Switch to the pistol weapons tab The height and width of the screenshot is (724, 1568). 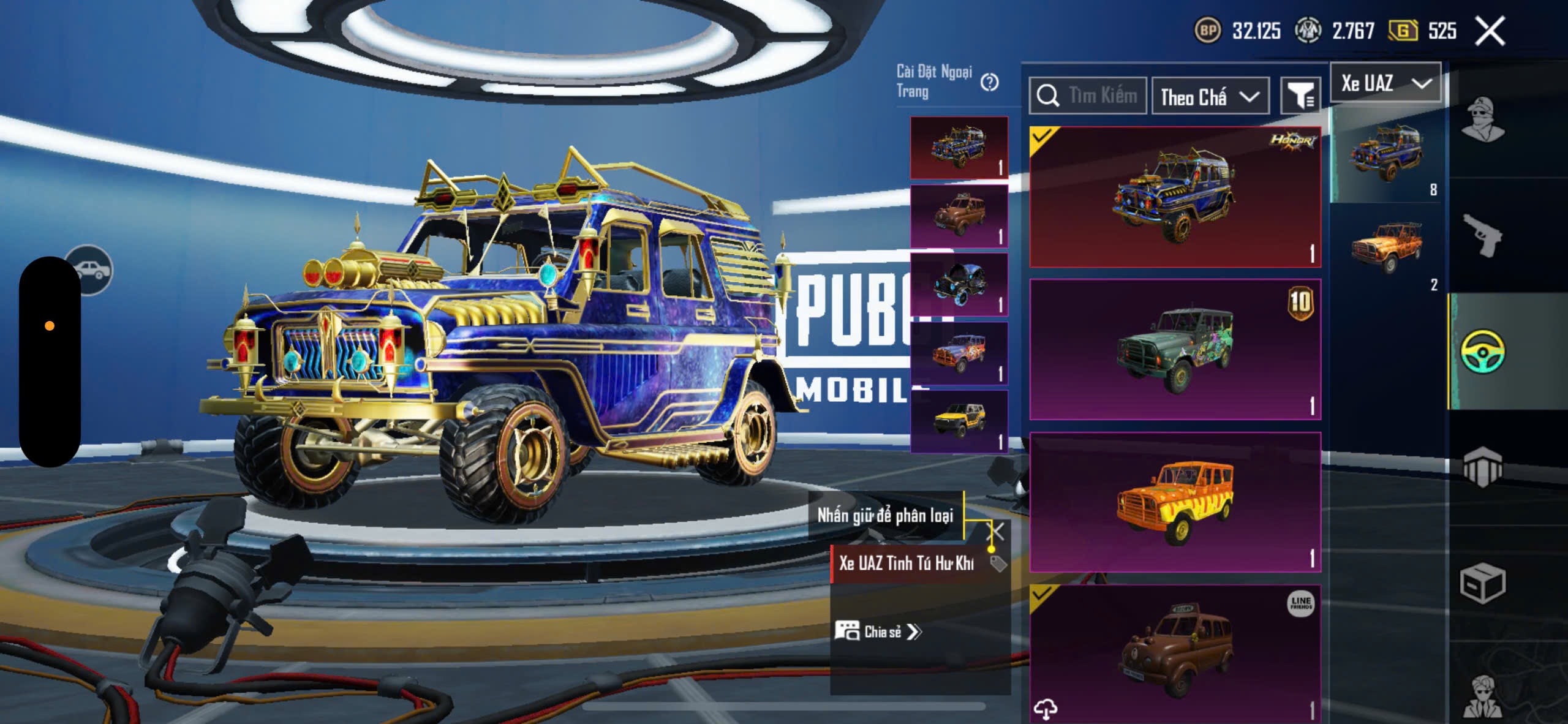coord(1482,236)
